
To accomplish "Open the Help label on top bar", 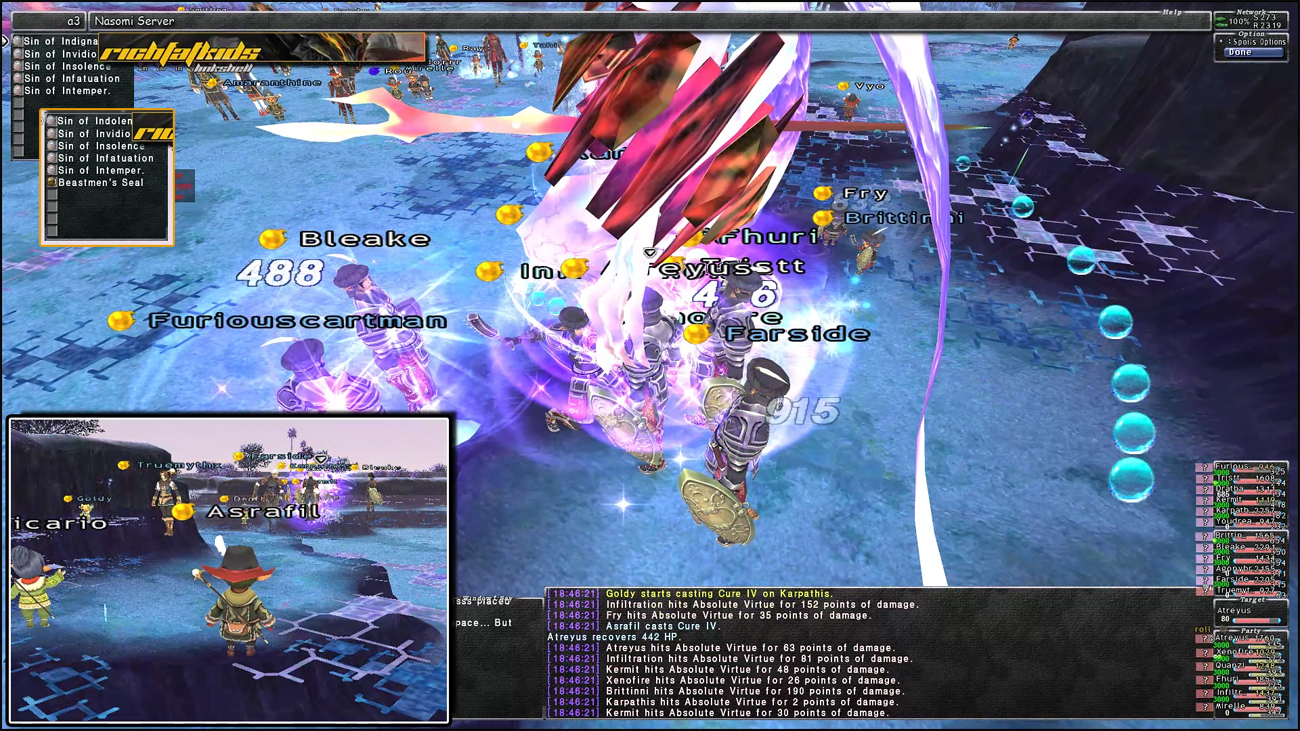I will click(1171, 13).
